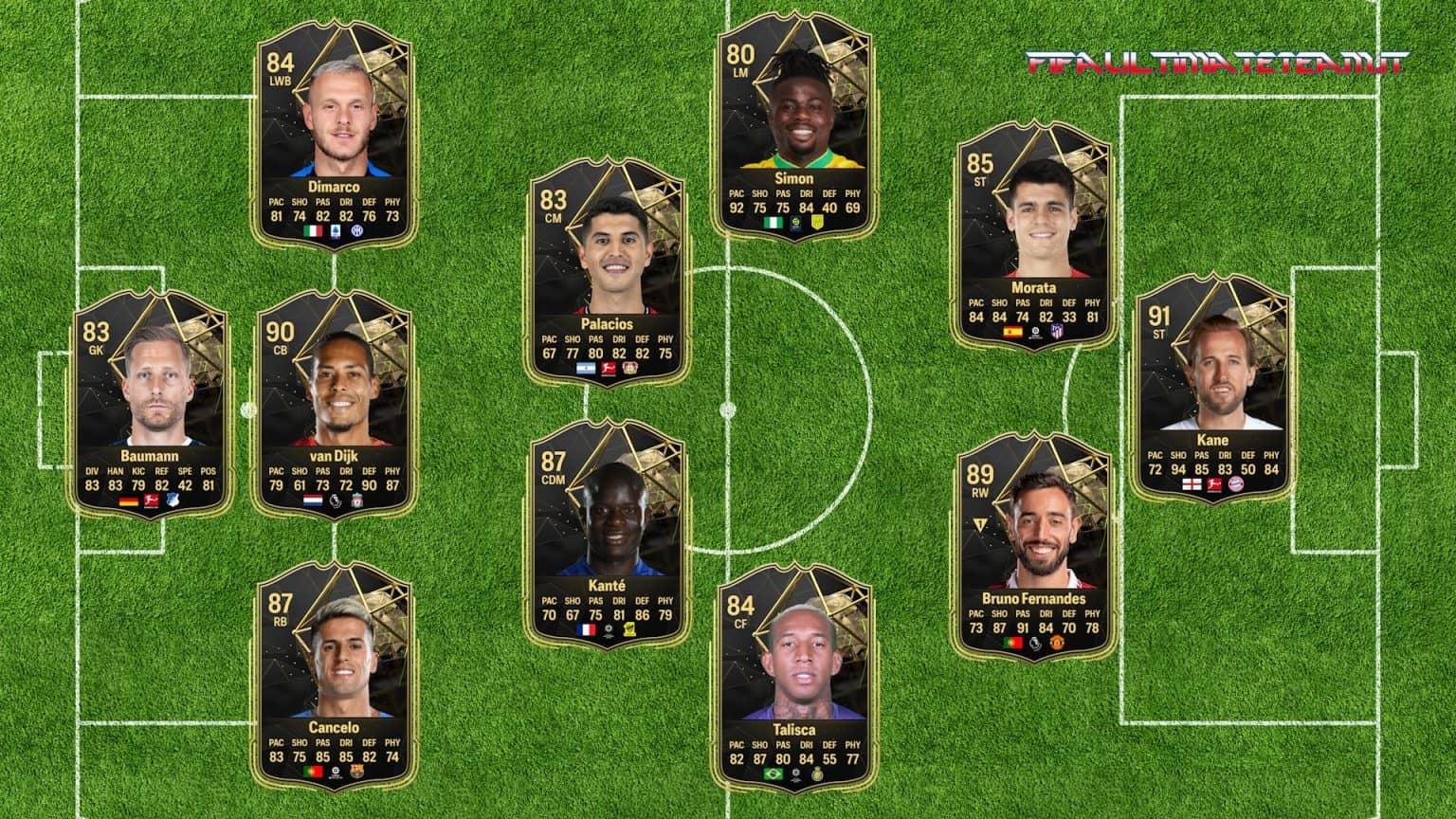Click the Italy flag on Dimarco's card
The height and width of the screenshot is (819, 1456).
pyautogui.click(x=313, y=230)
